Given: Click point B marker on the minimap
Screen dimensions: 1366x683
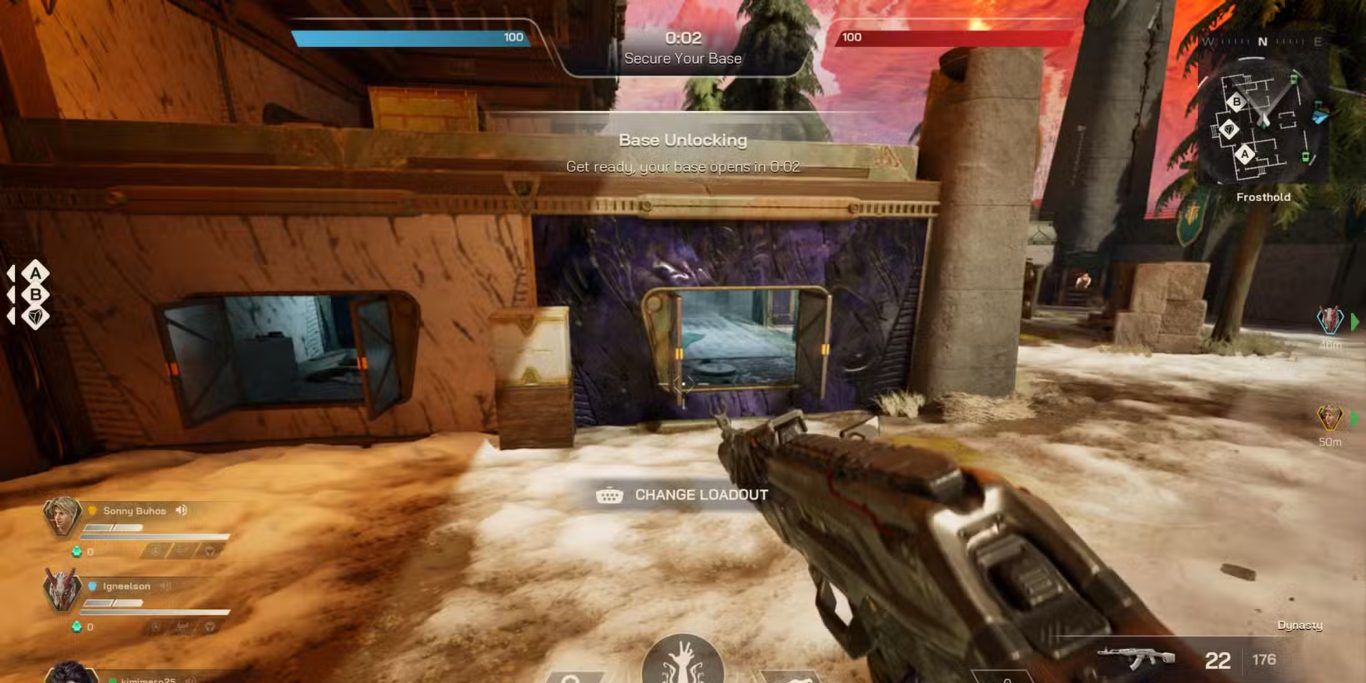Looking at the screenshot, I should [1236, 102].
